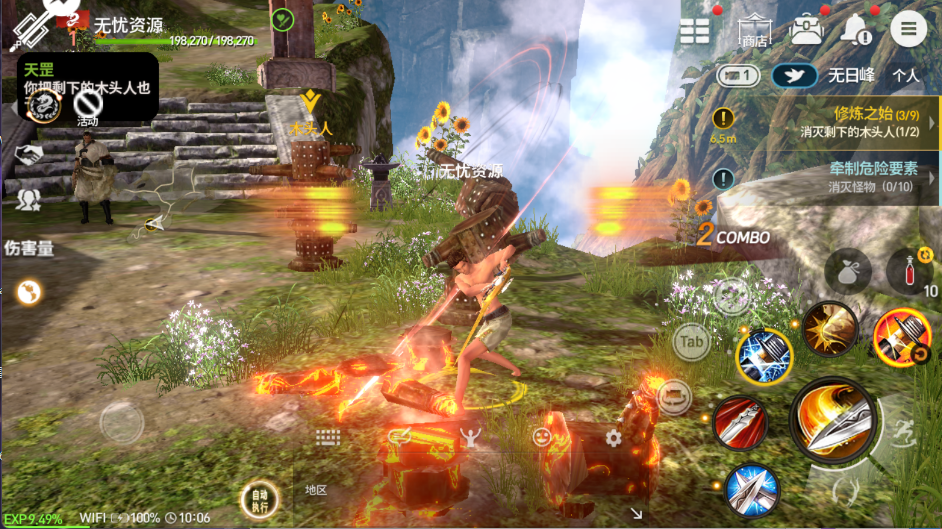Open the 商店 shop
Viewport: 942px width, 529px height.
click(x=754, y=31)
